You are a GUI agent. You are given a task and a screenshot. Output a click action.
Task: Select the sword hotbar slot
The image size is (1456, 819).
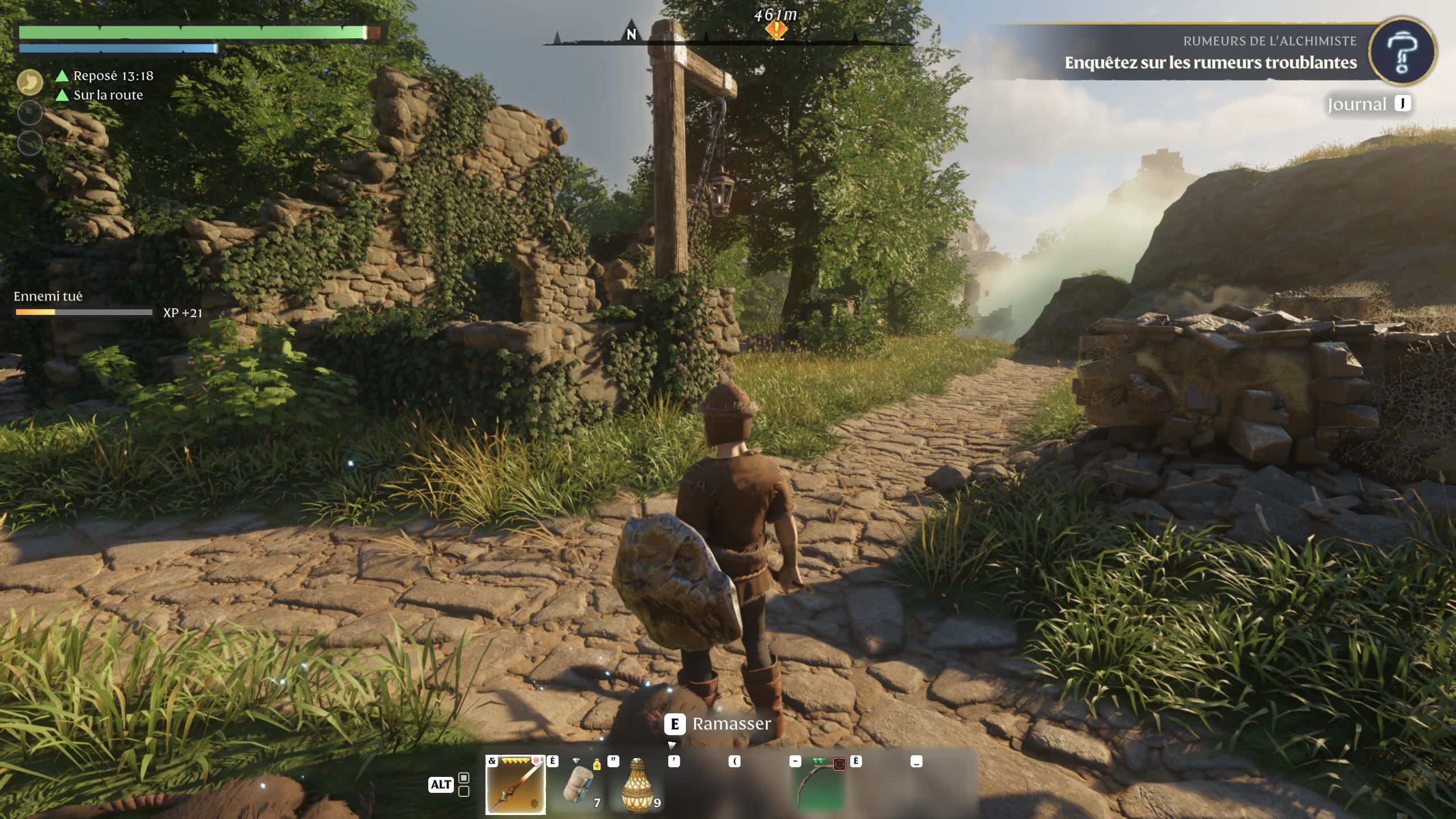(x=515, y=785)
